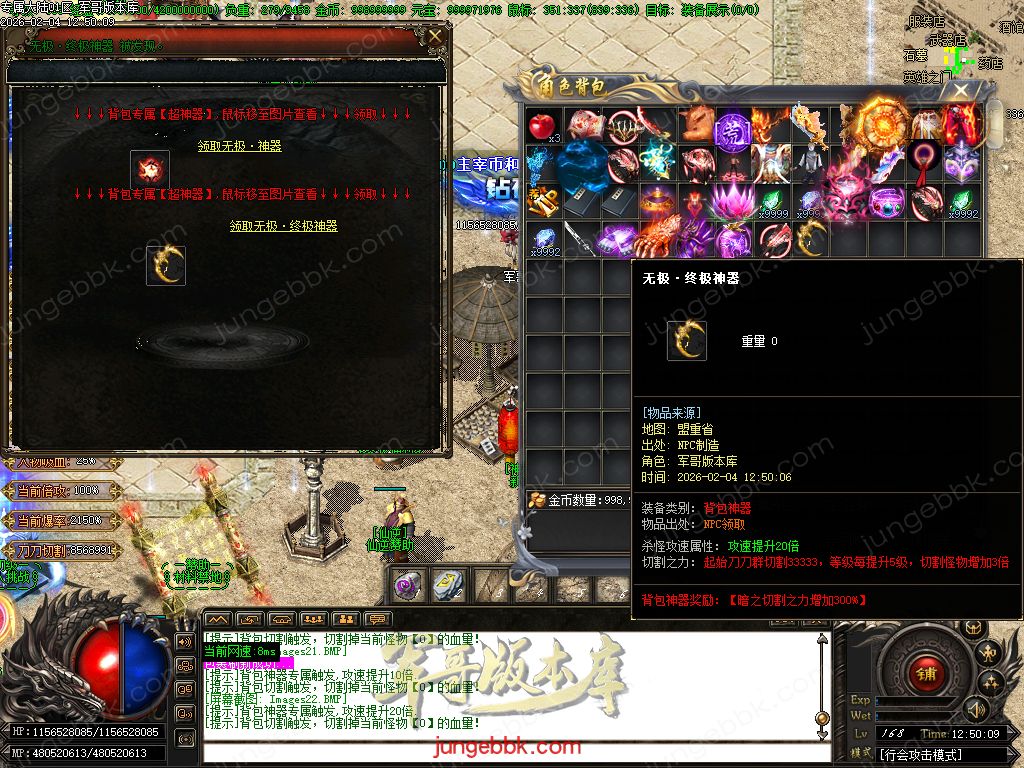Select the red orb artifact icon in dialog
The height and width of the screenshot is (768, 1024).
[x=150, y=169]
